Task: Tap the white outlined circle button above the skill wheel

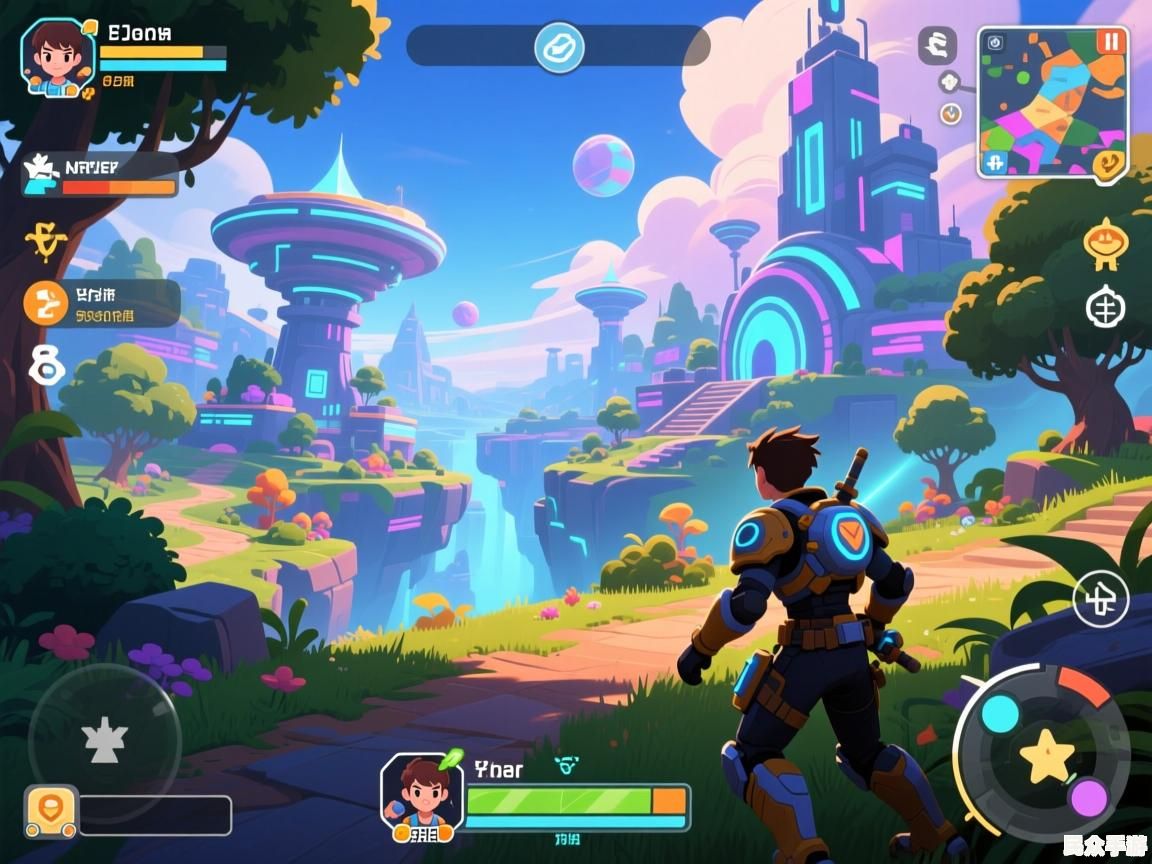Action: [x=1100, y=601]
